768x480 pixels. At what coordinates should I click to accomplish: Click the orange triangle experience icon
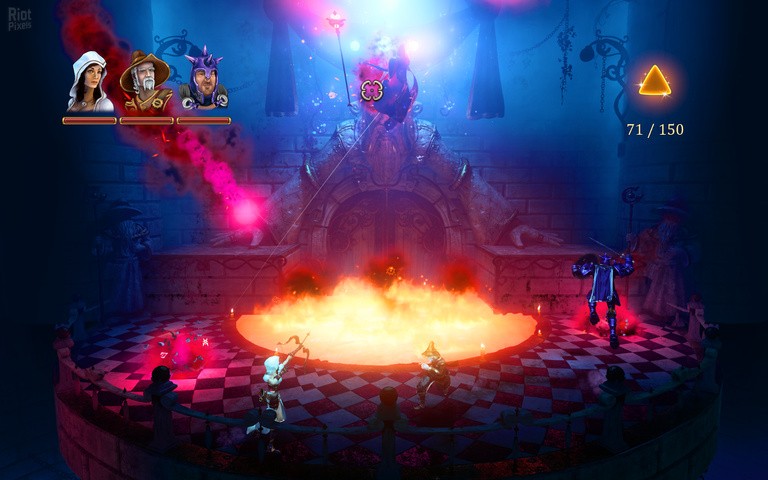tap(655, 82)
